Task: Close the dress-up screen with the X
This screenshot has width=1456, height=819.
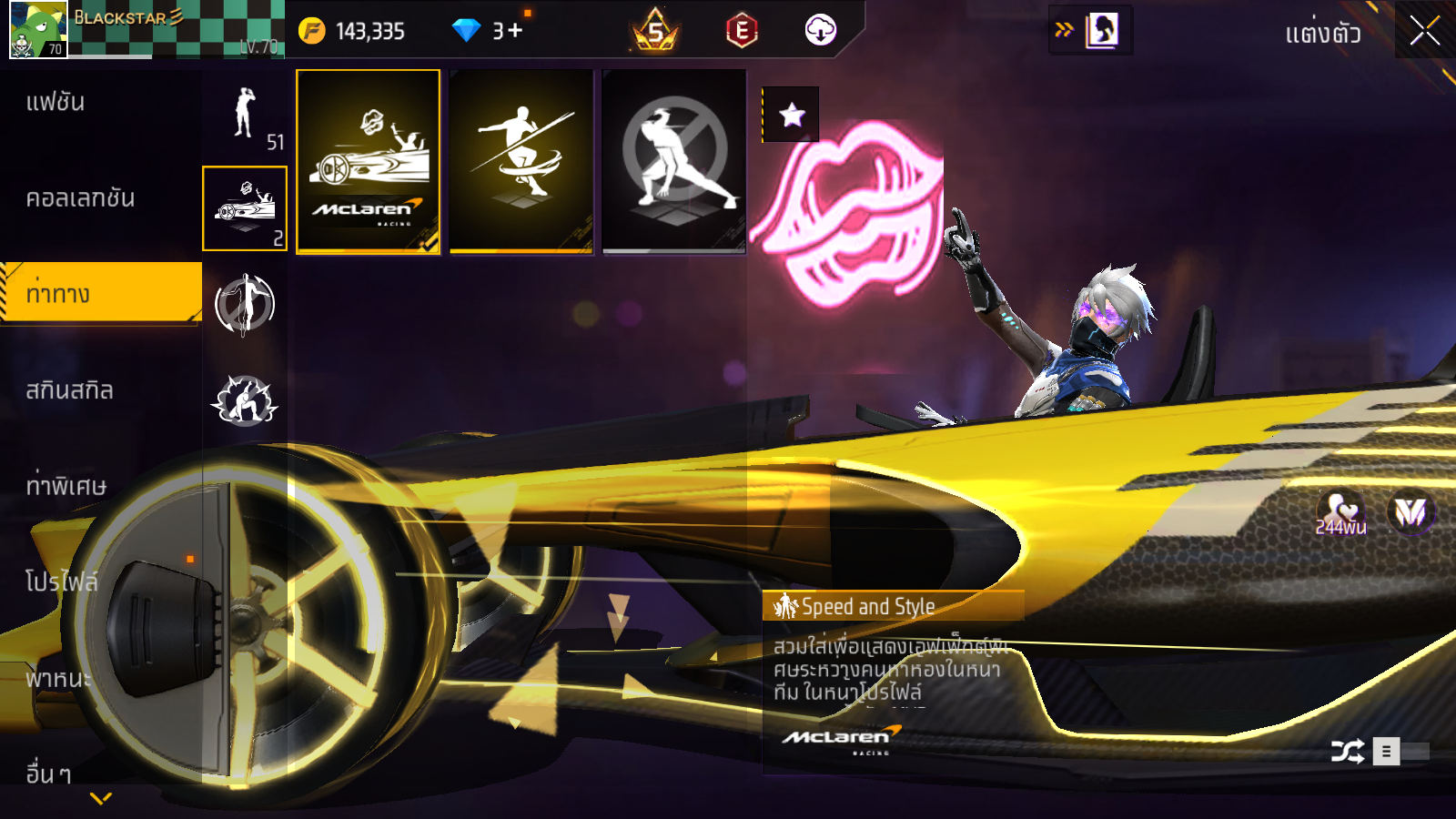Action: [1424, 32]
